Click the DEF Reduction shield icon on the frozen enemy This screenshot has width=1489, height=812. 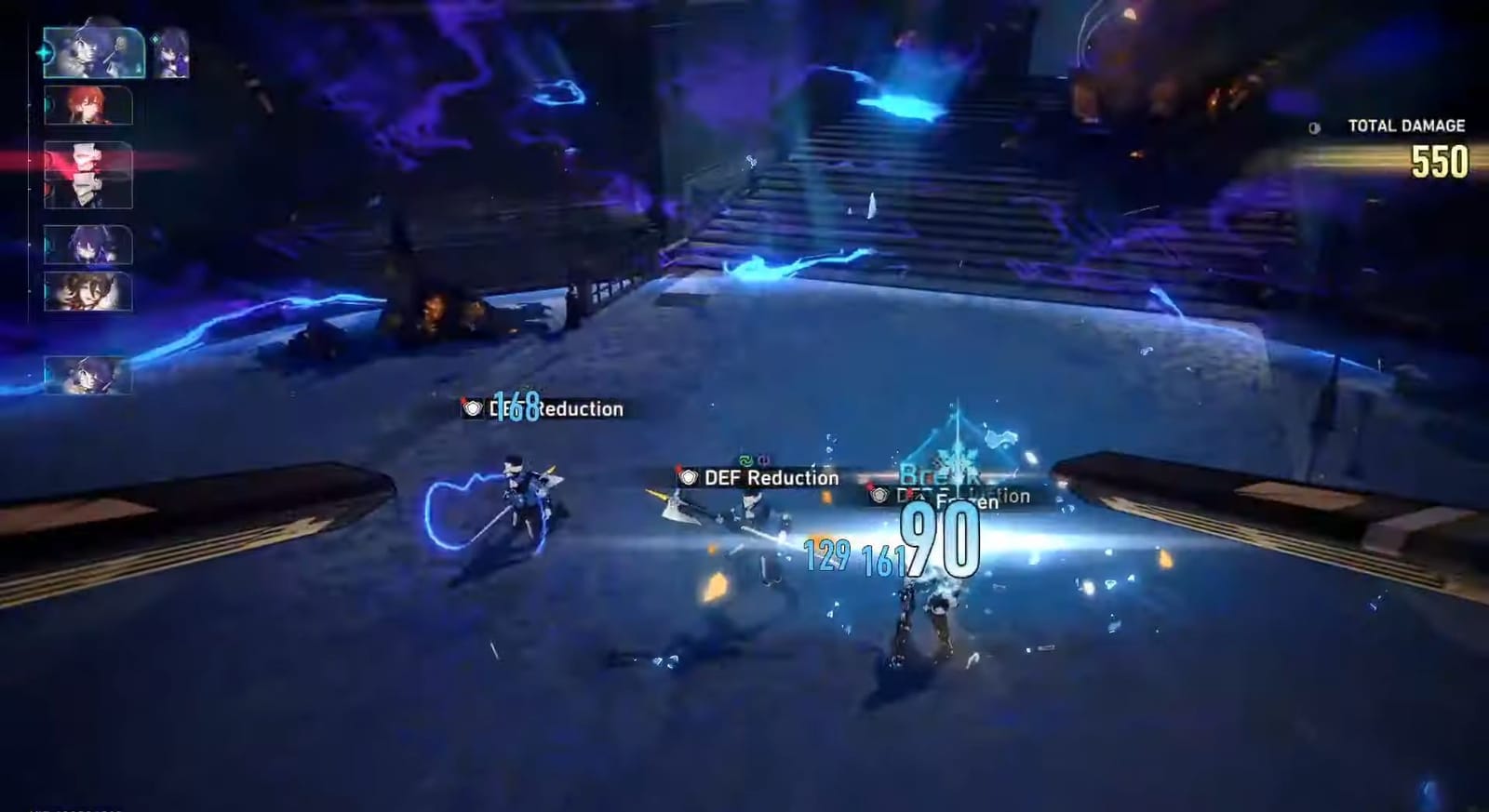pyautogui.click(x=878, y=496)
